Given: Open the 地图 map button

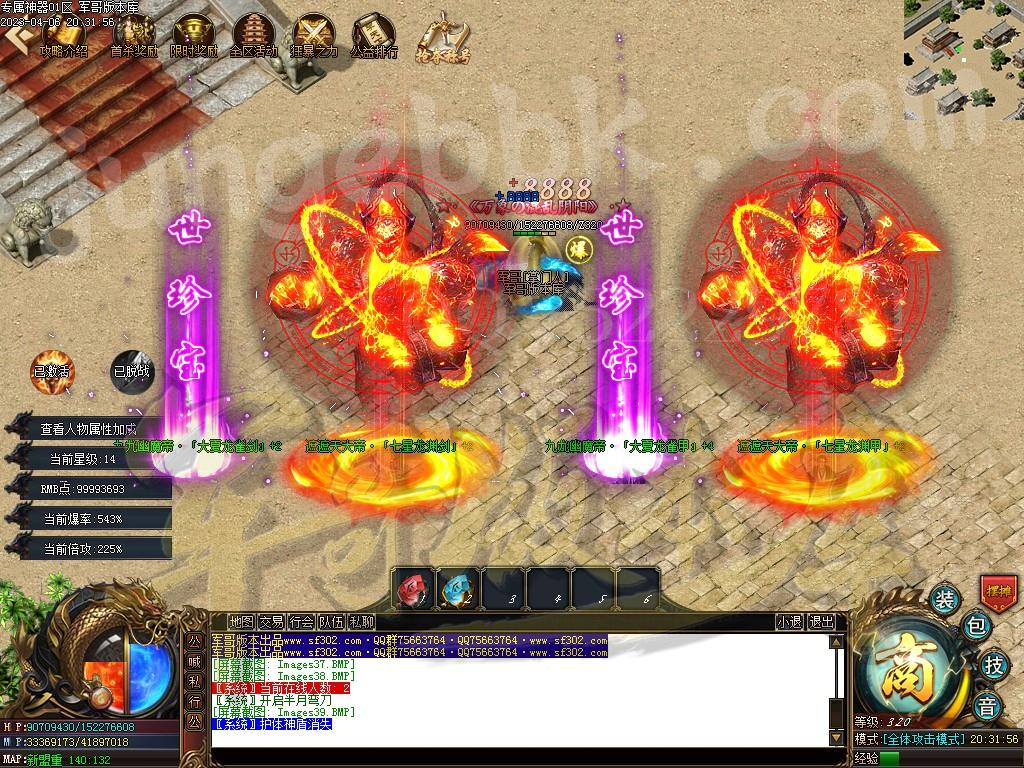Looking at the screenshot, I should tap(240, 622).
